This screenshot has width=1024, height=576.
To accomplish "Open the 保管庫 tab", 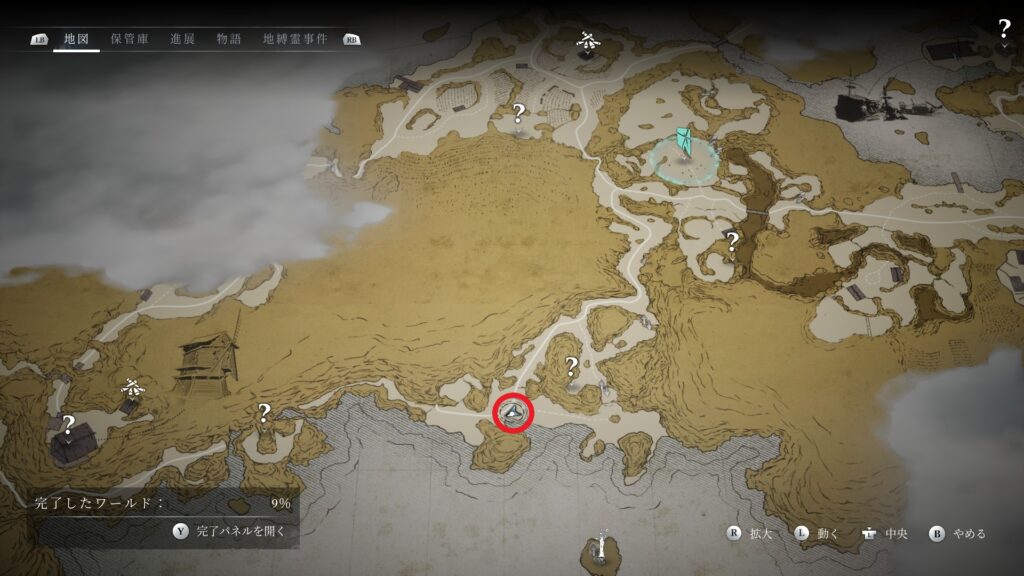I will pos(130,39).
